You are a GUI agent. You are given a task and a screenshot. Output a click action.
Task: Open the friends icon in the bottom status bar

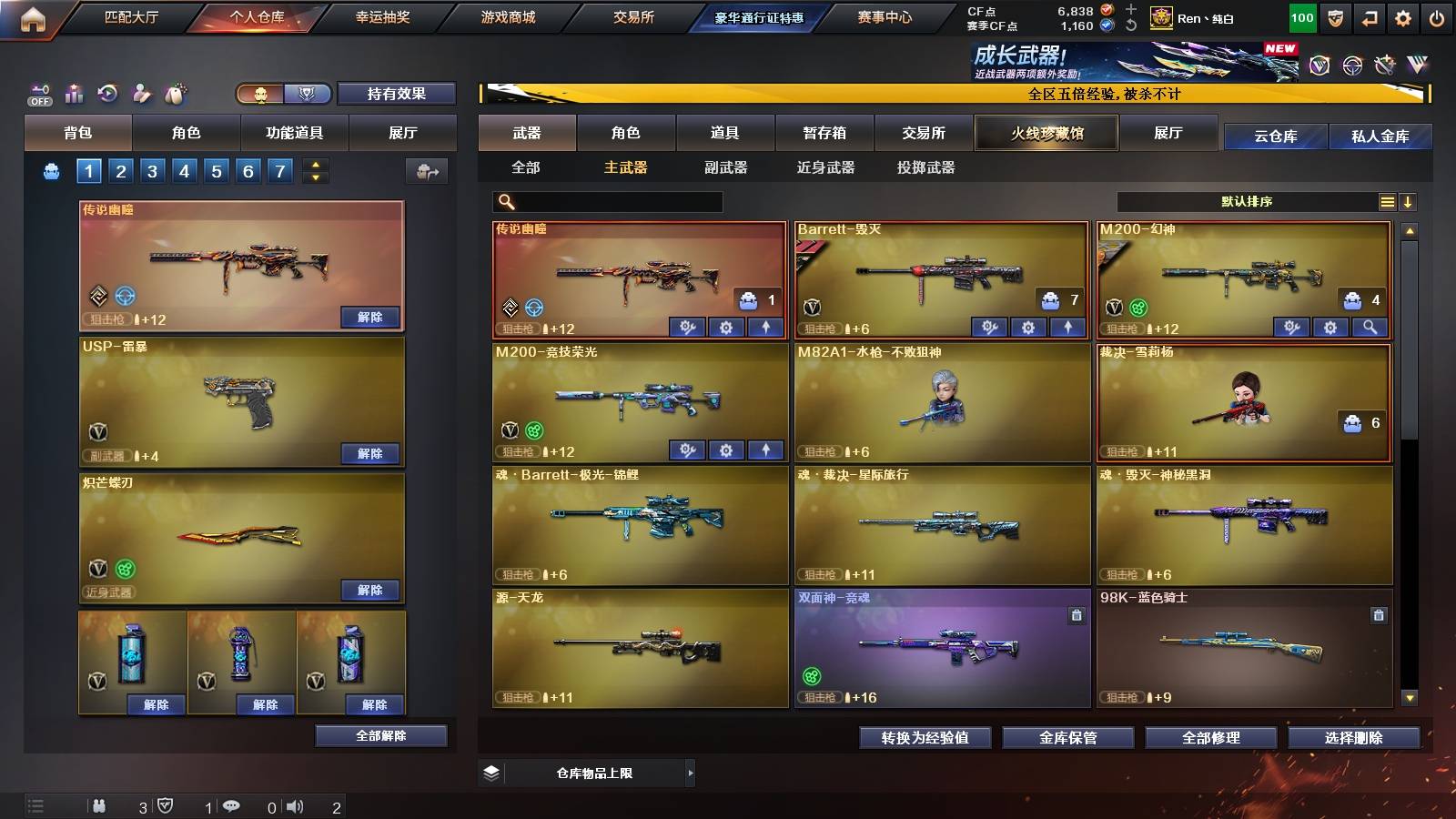coord(100,805)
